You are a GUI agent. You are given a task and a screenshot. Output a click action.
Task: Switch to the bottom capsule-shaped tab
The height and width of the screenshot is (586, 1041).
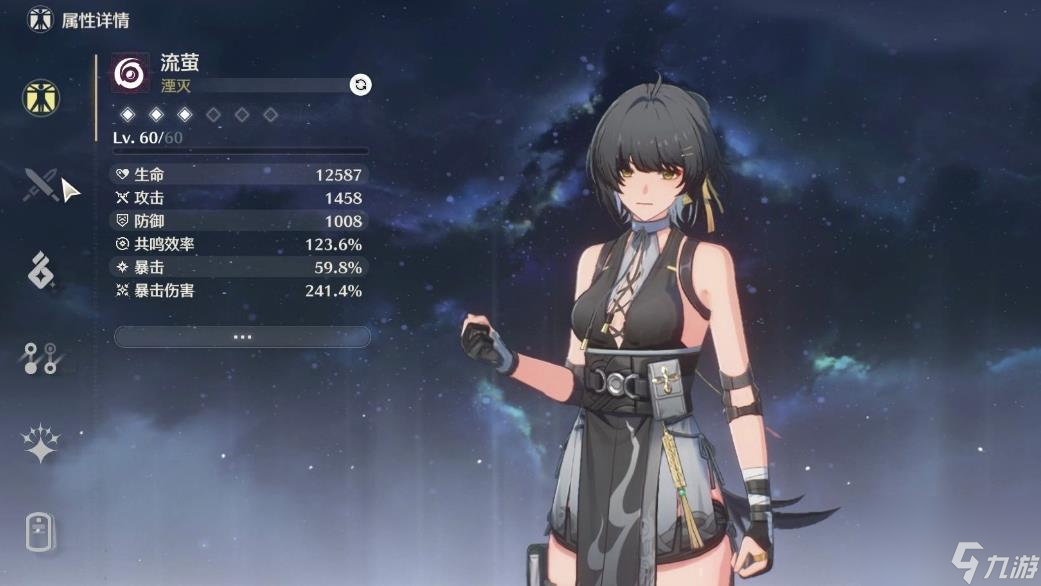click(41, 531)
